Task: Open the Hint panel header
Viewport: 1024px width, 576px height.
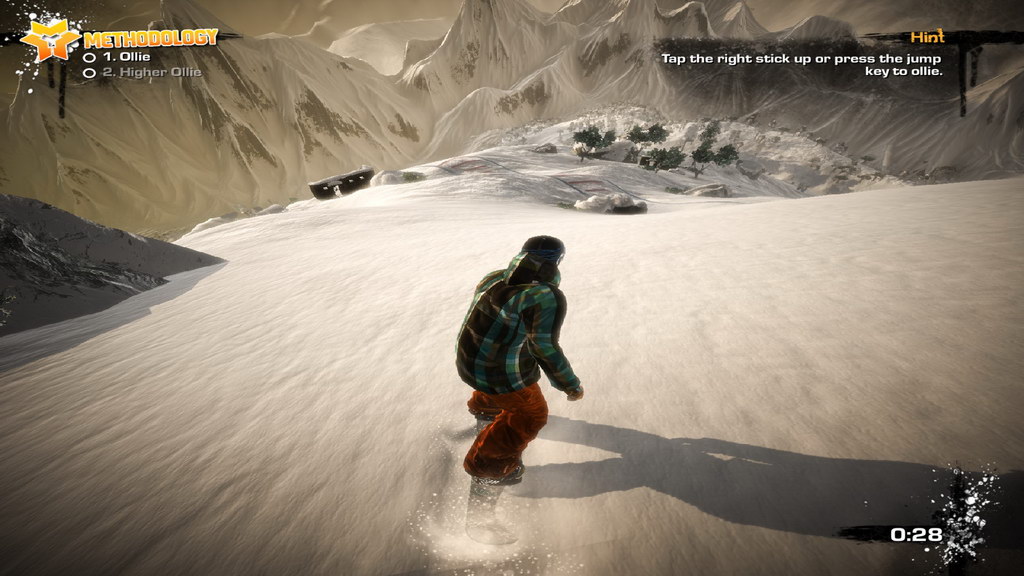Action: 927,37
